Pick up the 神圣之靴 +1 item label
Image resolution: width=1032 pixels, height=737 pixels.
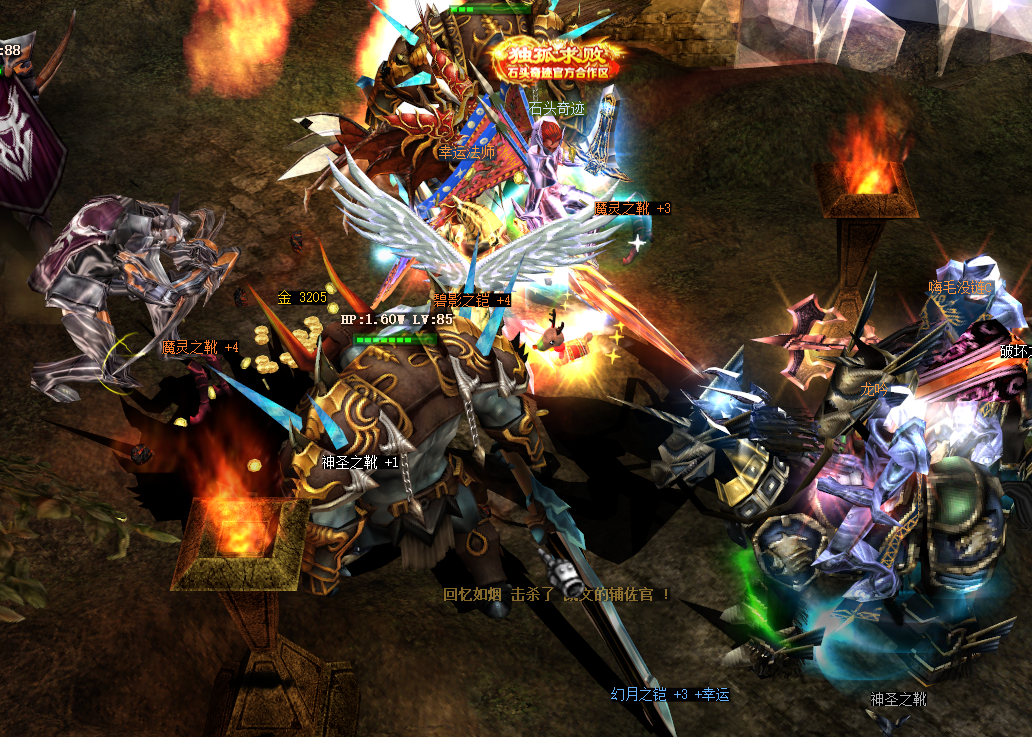click(x=360, y=462)
